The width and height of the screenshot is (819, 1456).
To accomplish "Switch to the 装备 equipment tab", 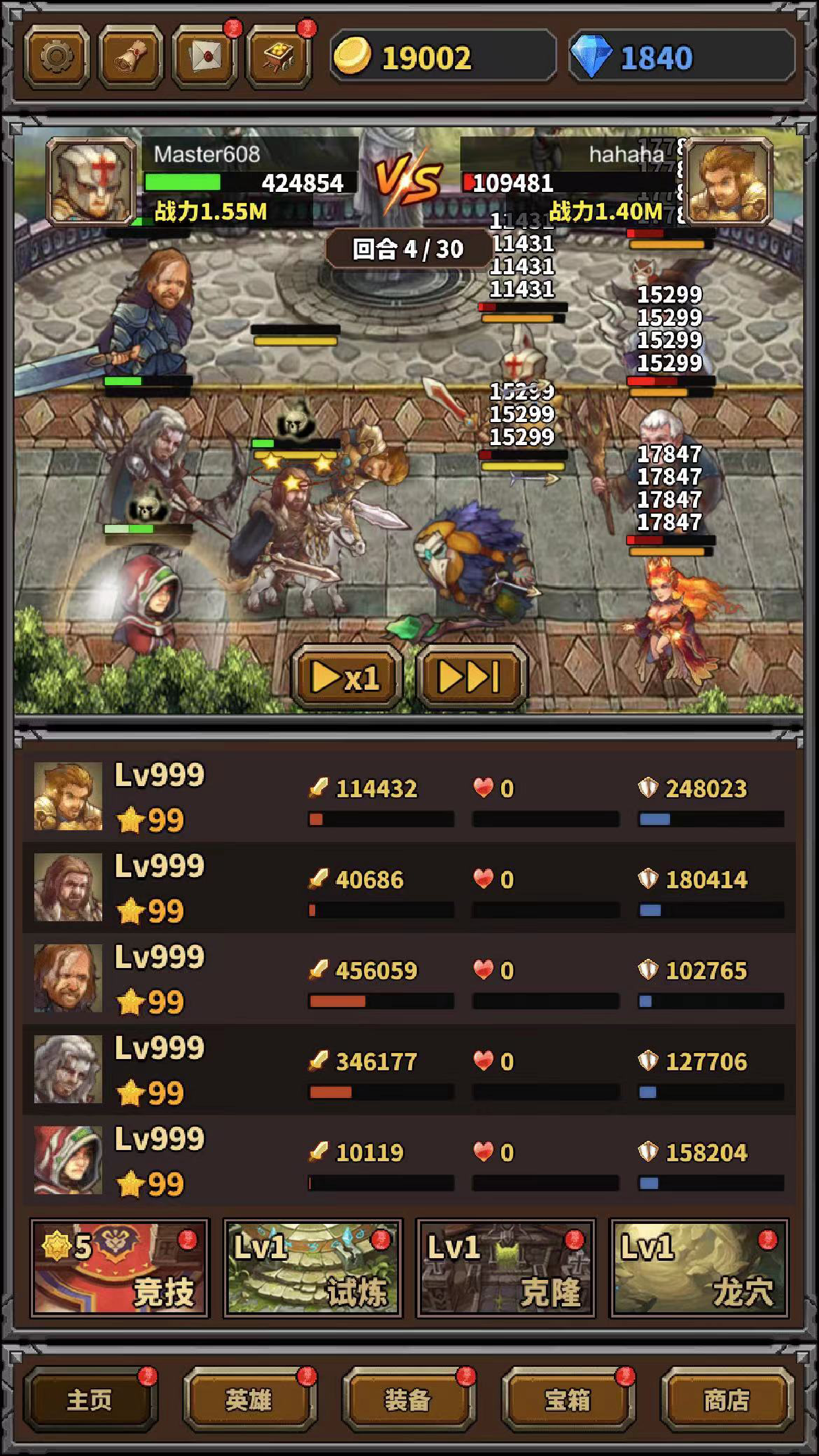I will tap(408, 1399).
